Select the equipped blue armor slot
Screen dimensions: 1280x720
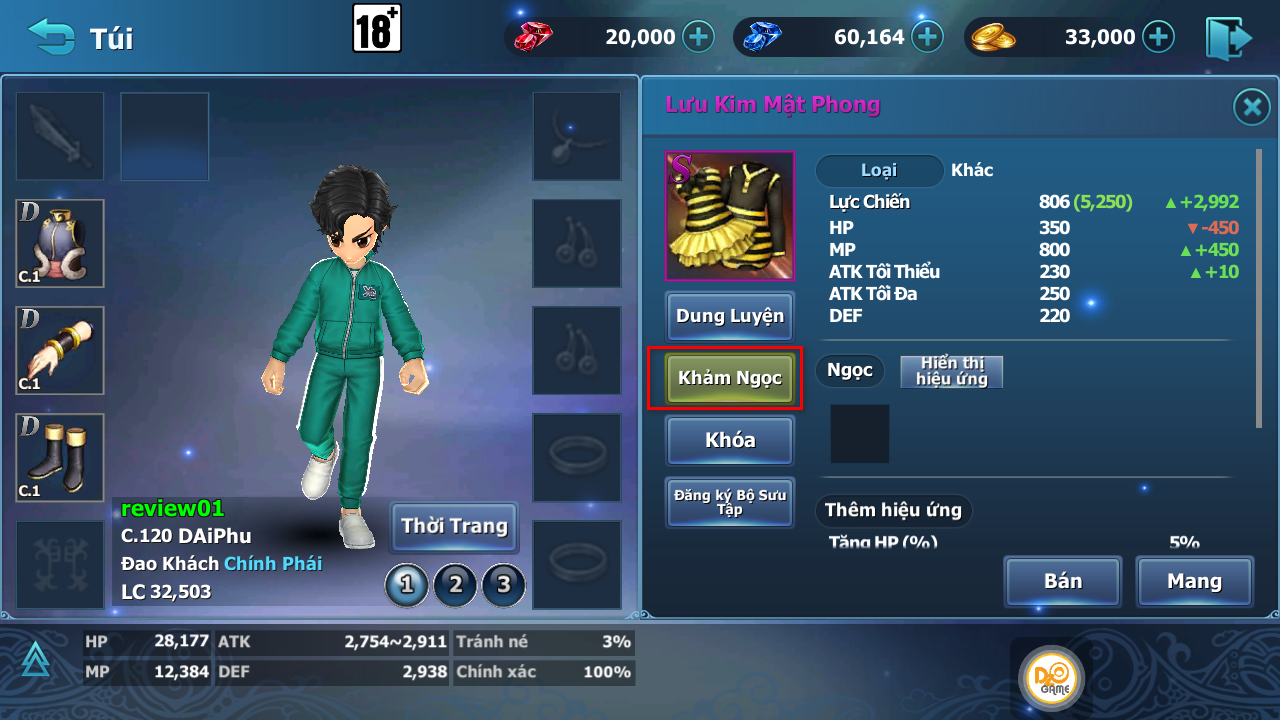60,243
